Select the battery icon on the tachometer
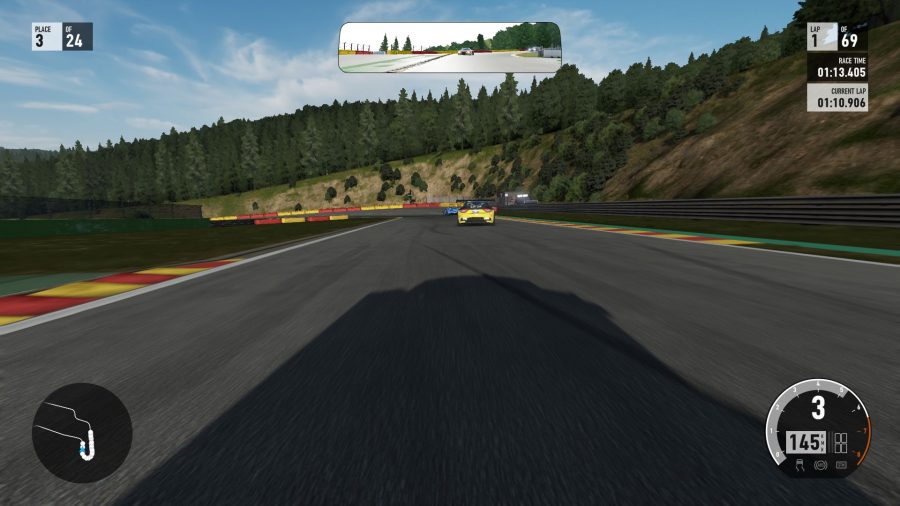 [x=840, y=465]
